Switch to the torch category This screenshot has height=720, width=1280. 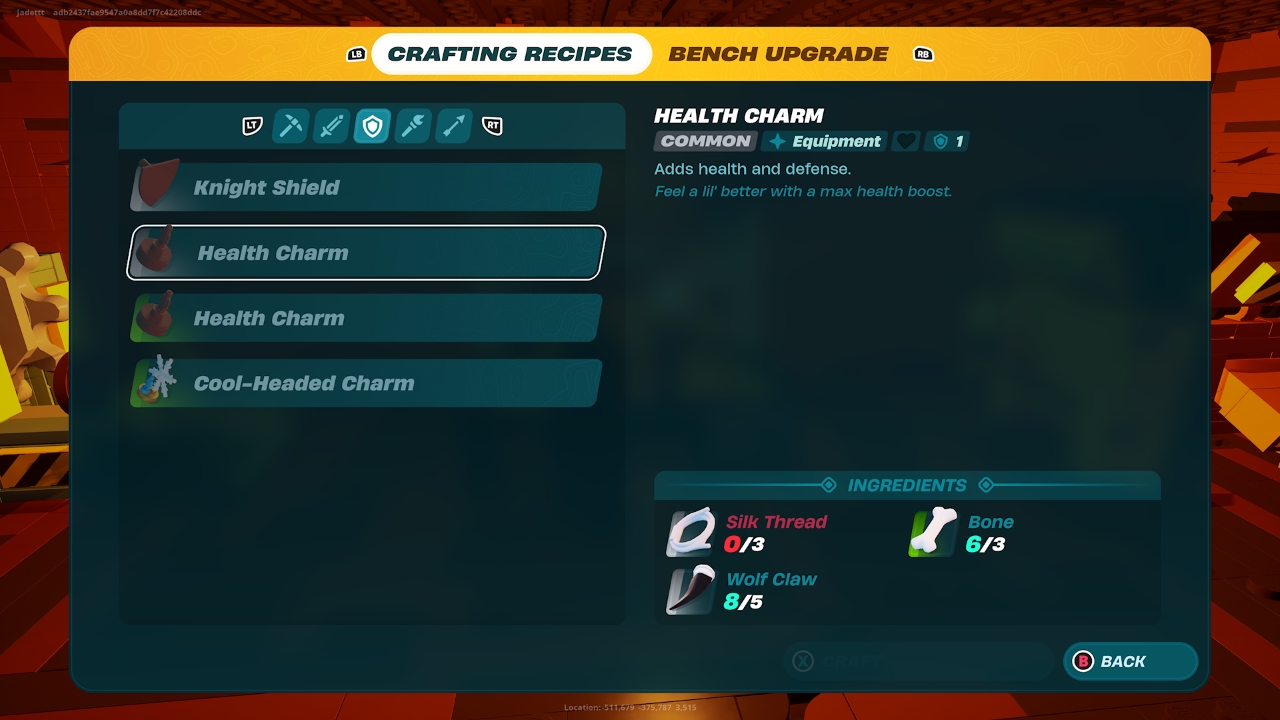point(413,126)
